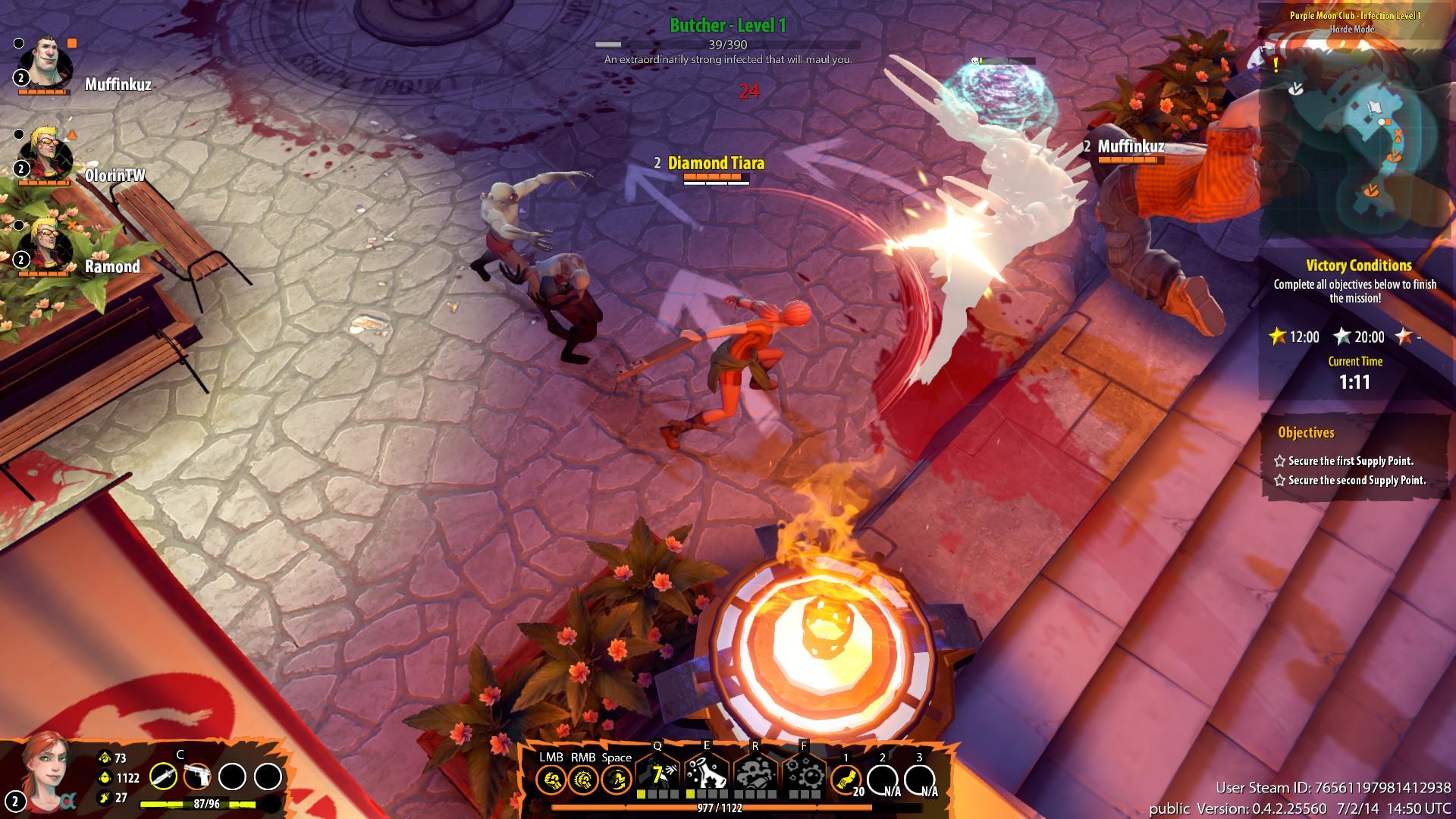Use the bandage consumable in slot 1

(846, 779)
